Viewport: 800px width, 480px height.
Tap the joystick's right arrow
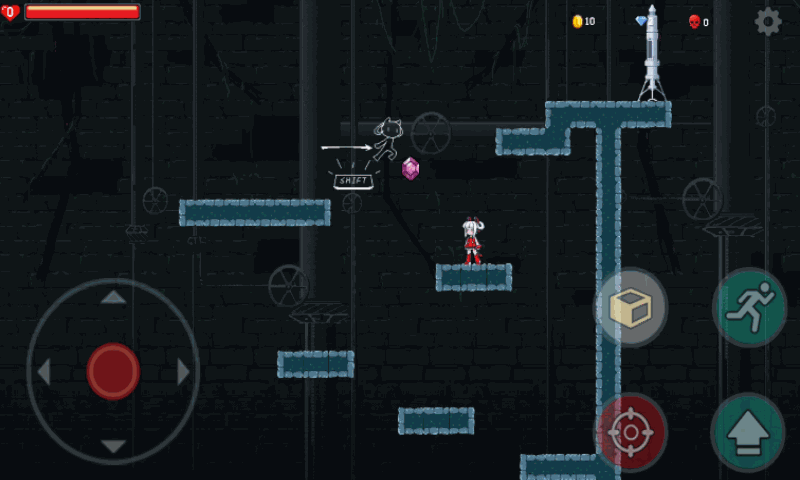click(183, 372)
